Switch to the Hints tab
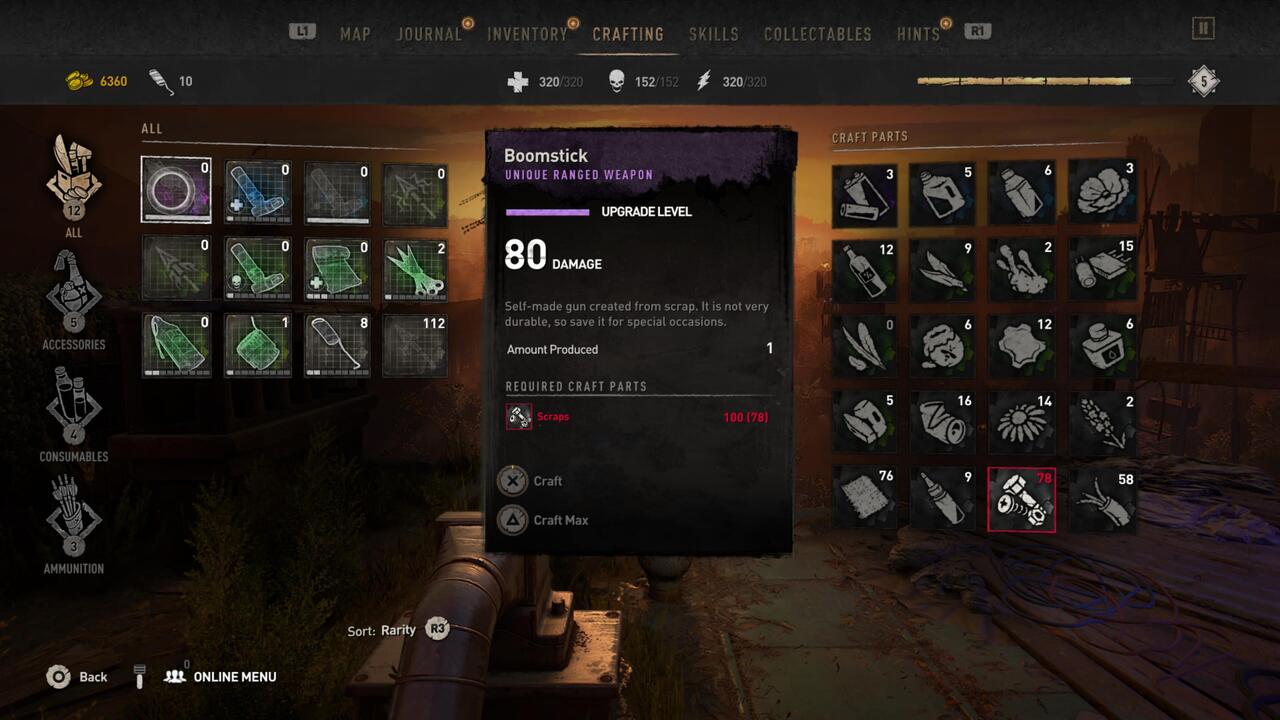This screenshot has width=1280, height=720. 918,34
